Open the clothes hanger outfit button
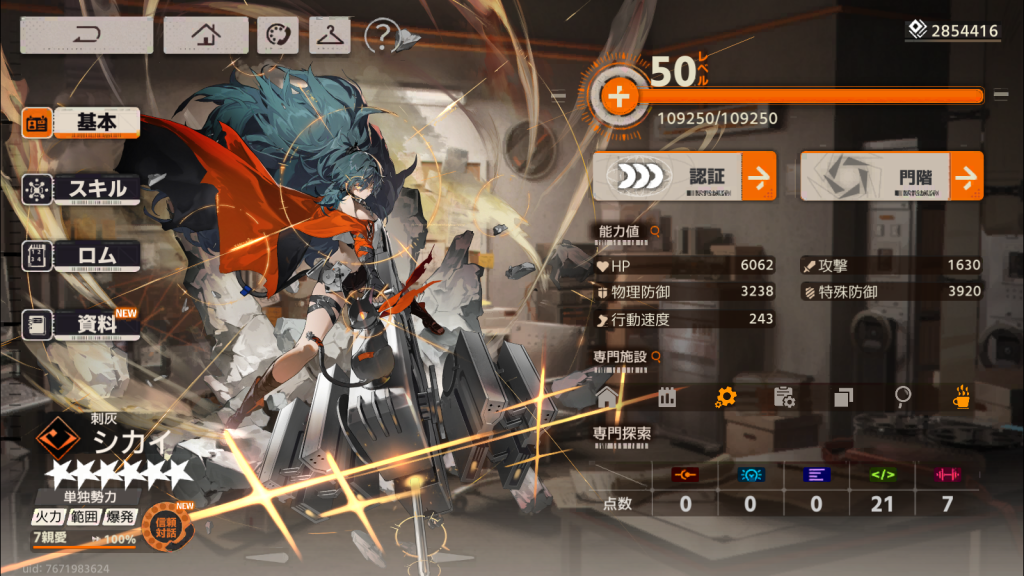This screenshot has height=576, width=1024. point(329,35)
